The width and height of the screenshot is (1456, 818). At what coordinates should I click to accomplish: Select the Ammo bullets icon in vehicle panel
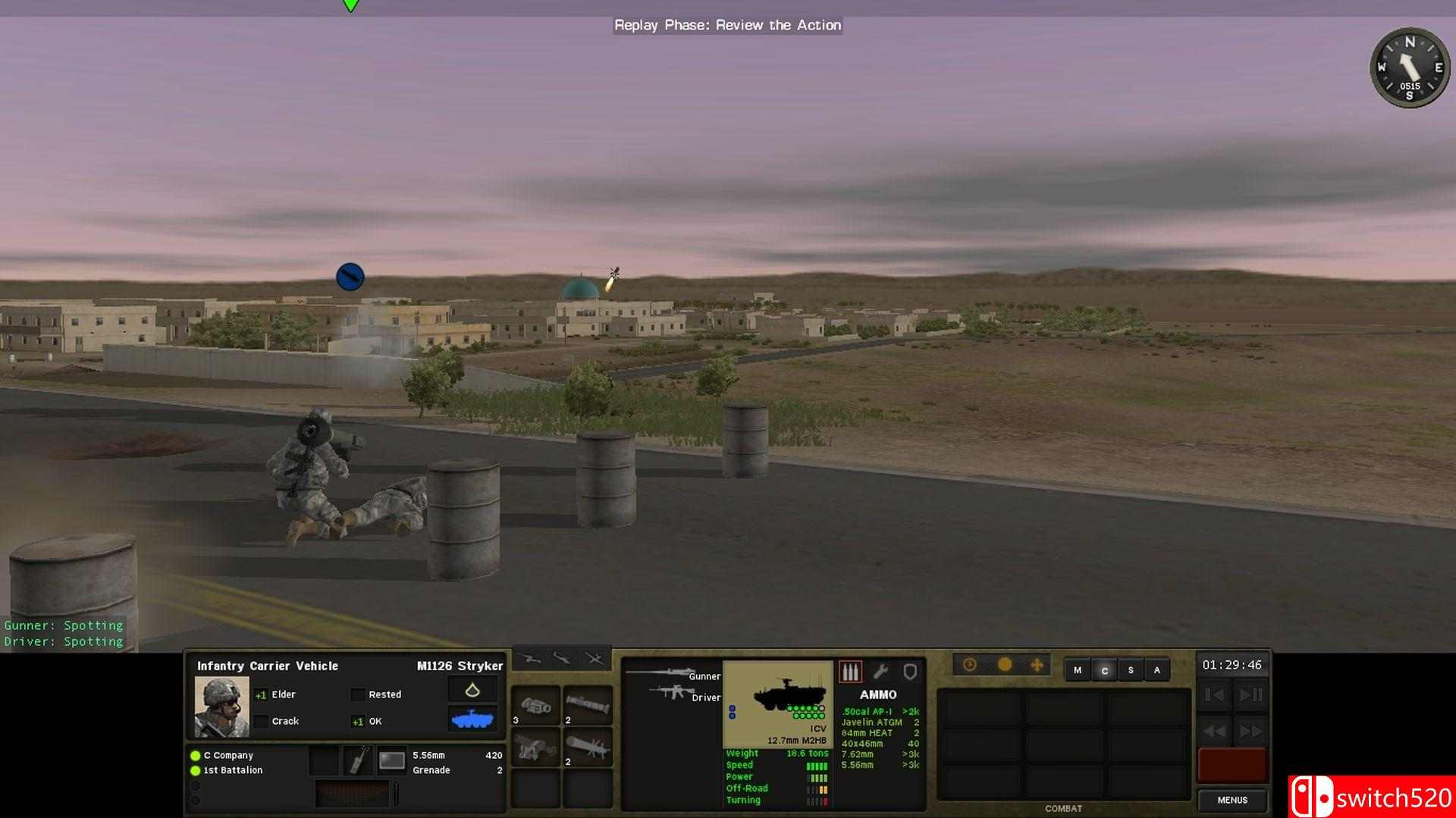pos(851,672)
